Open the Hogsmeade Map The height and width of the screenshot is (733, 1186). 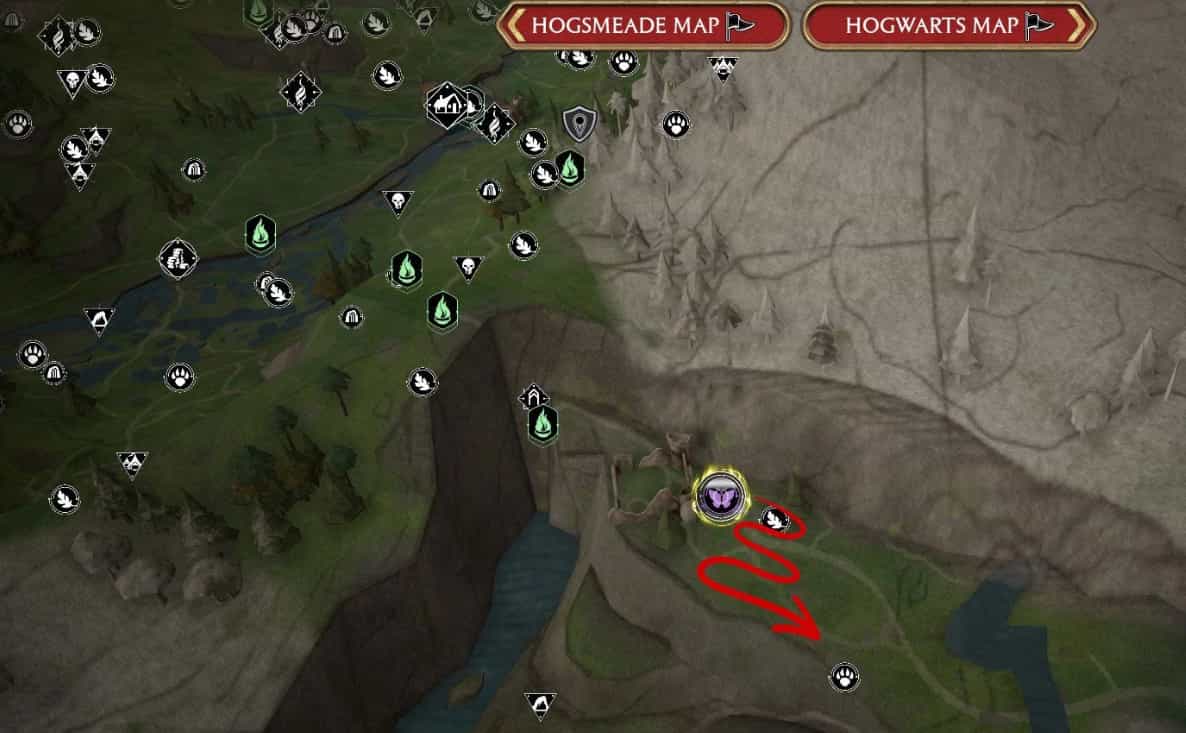pos(643,26)
